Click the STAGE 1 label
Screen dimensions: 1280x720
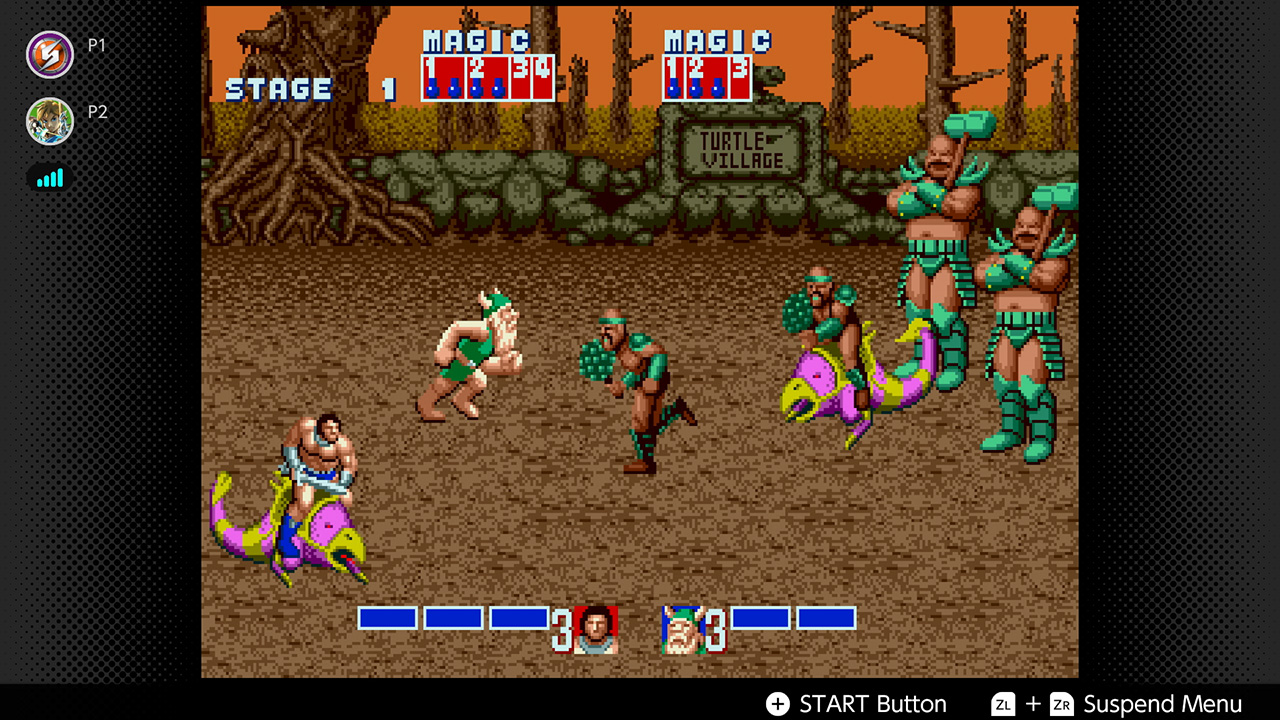tap(278, 89)
